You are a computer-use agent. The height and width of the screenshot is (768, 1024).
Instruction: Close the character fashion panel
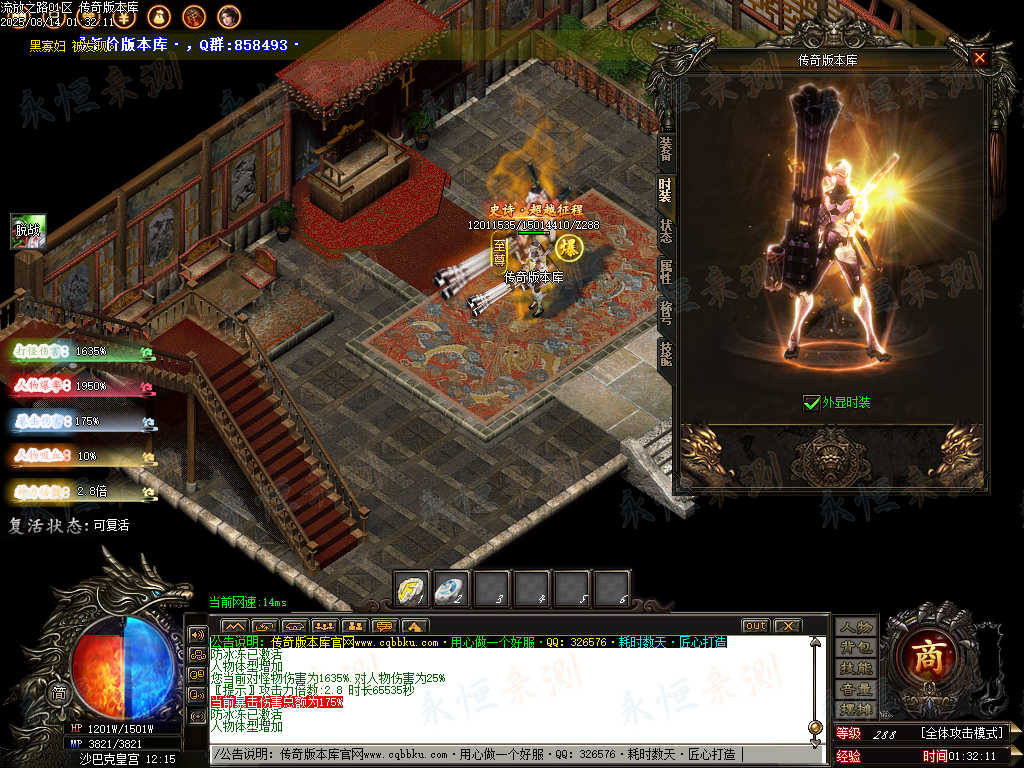[980, 58]
